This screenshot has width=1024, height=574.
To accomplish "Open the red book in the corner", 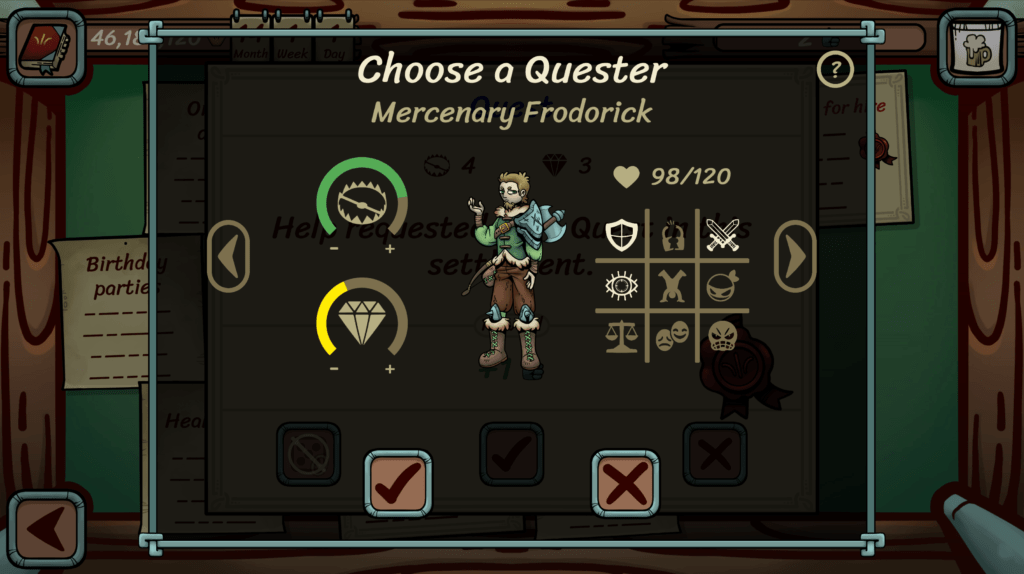I will pyautogui.click(x=46, y=46).
